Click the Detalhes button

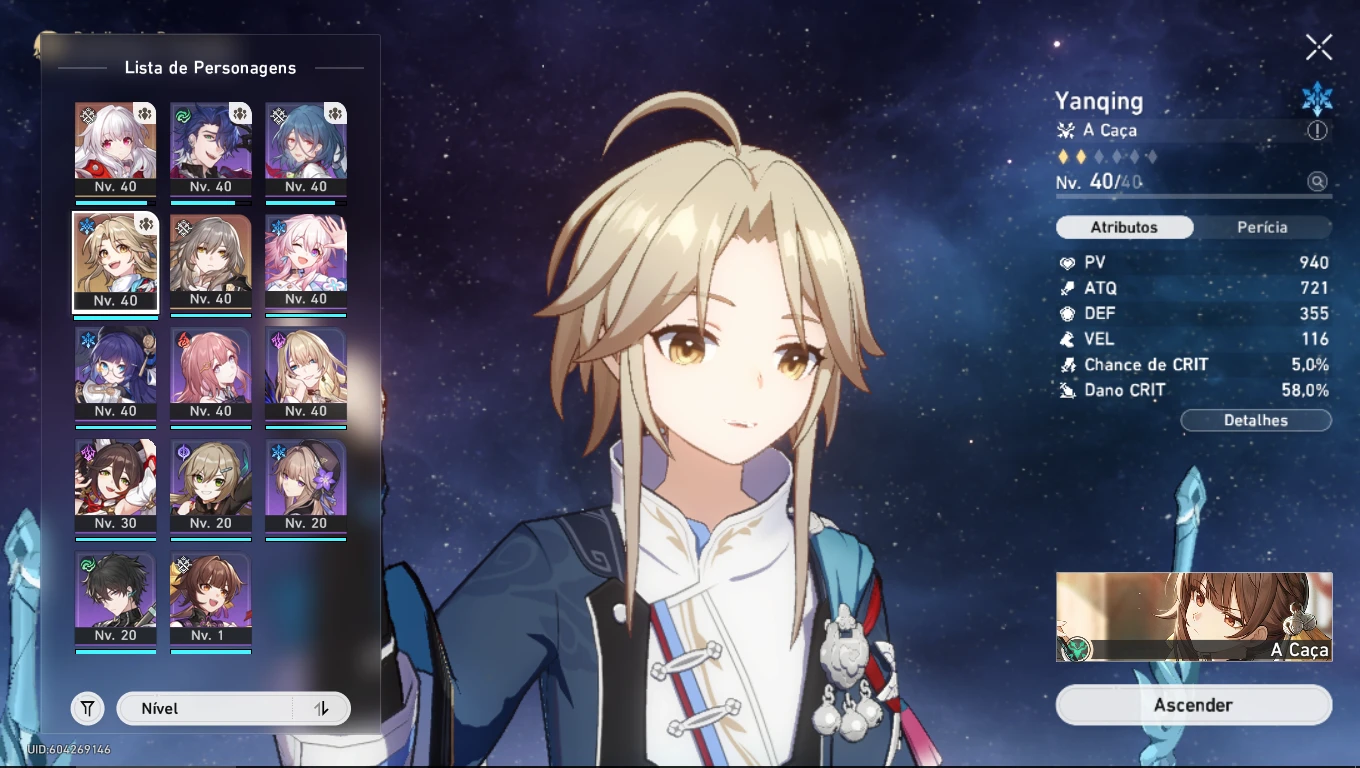tap(1256, 419)
